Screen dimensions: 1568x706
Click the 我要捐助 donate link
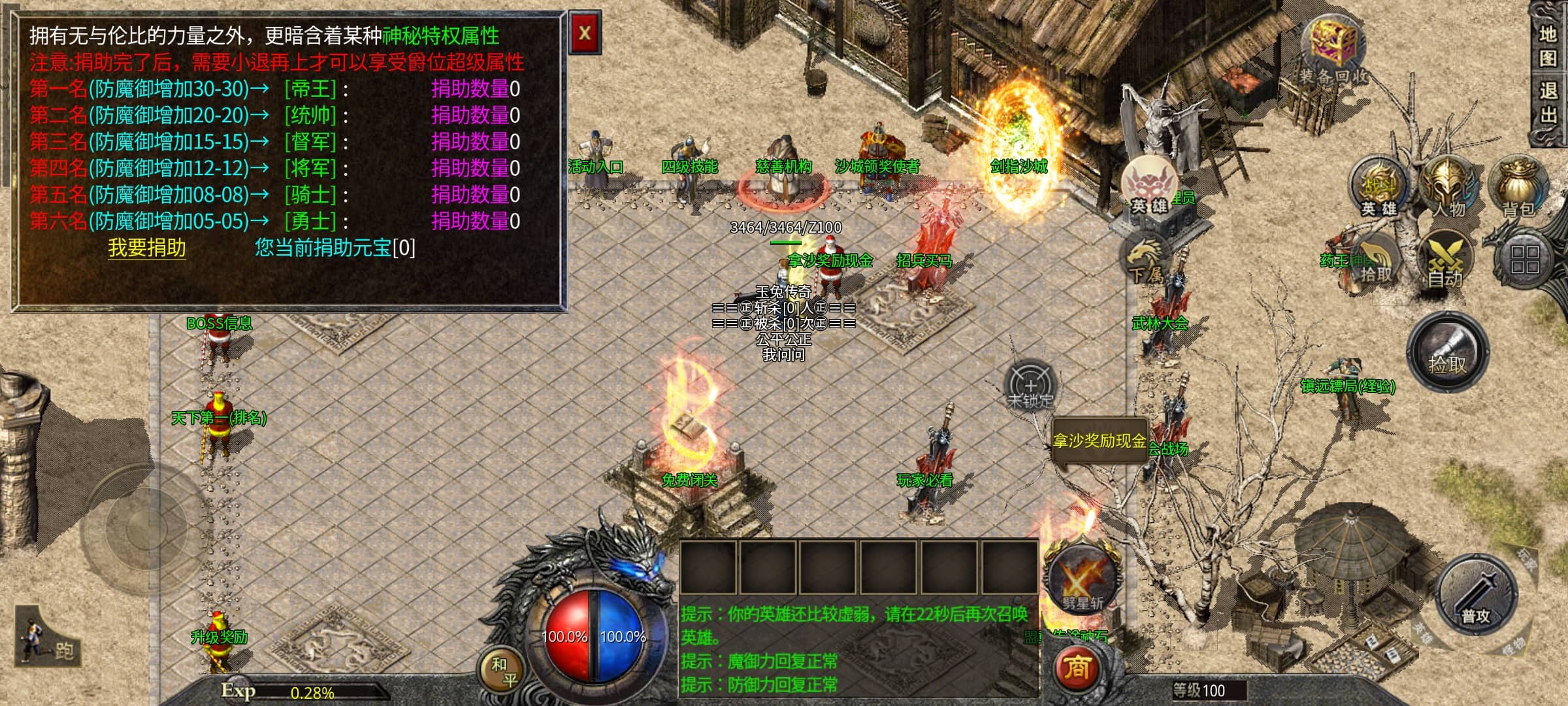(147, 248)
